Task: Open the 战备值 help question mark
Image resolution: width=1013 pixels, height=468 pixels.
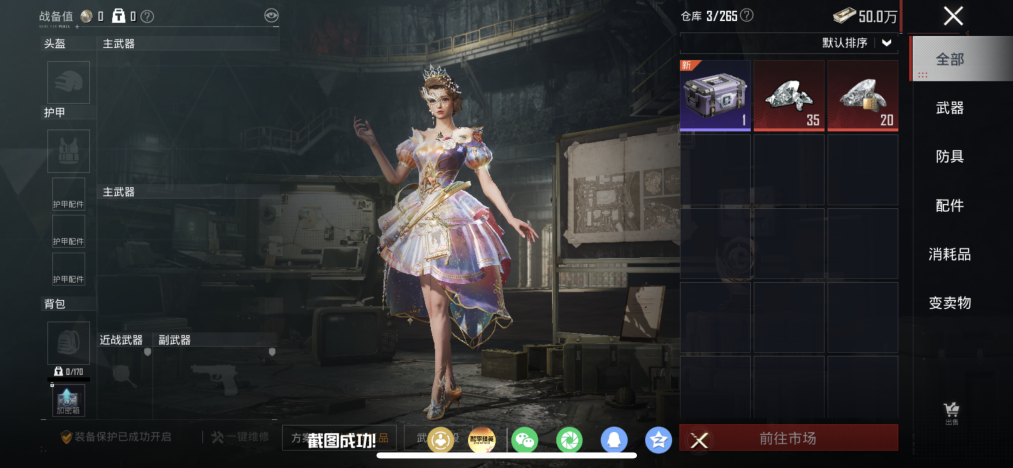Action: (x=147, y=16)
